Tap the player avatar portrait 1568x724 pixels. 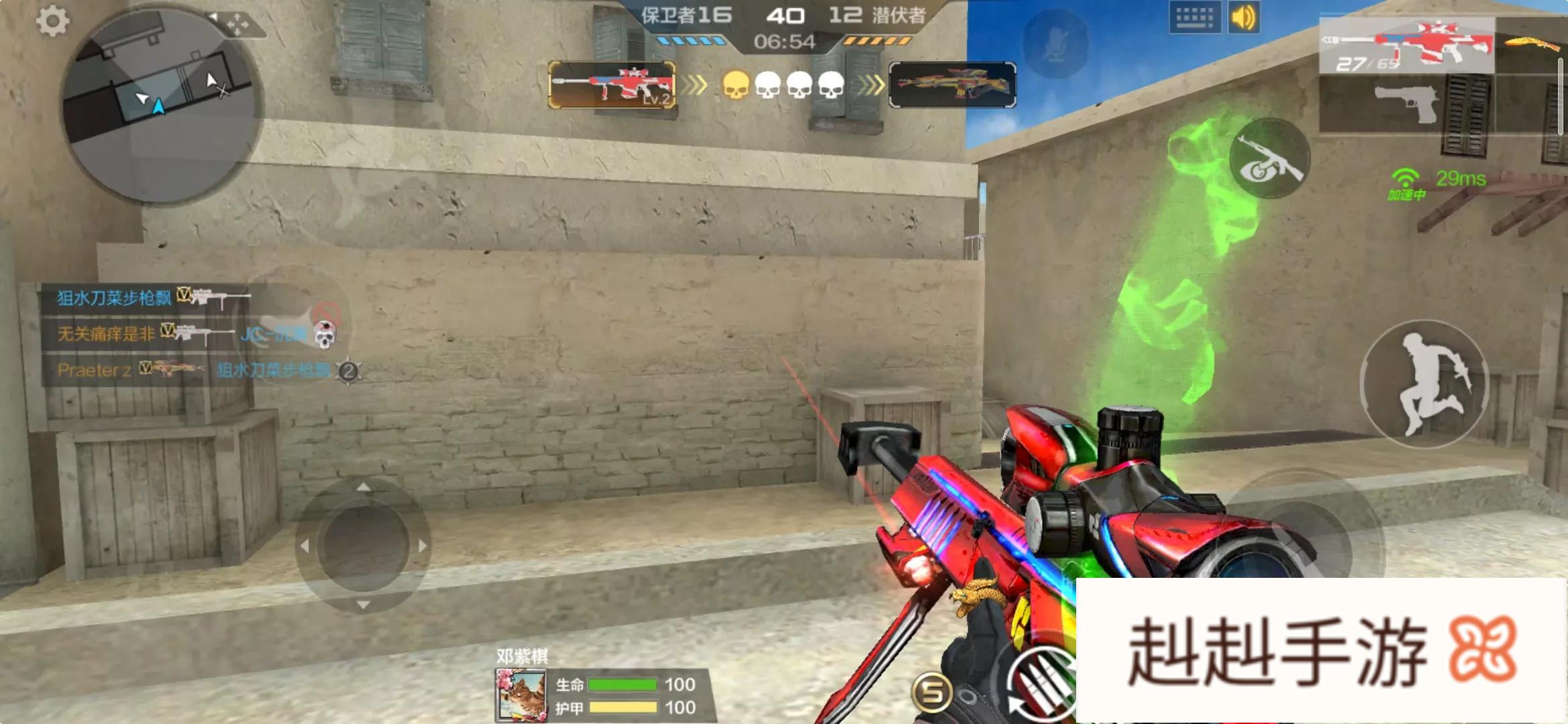pos(521,696)
